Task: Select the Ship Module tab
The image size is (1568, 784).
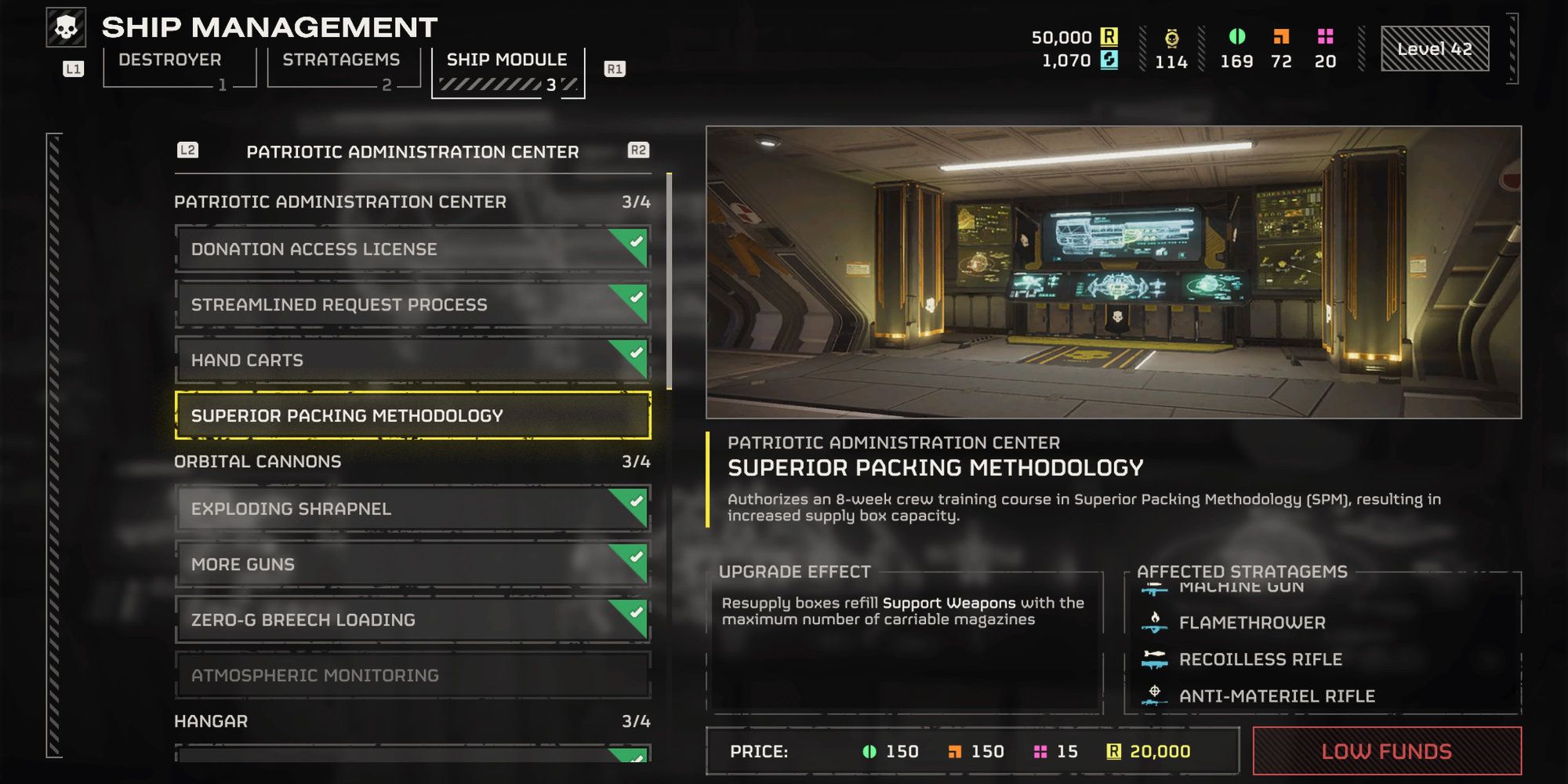Action: click(x=506, y=60)
